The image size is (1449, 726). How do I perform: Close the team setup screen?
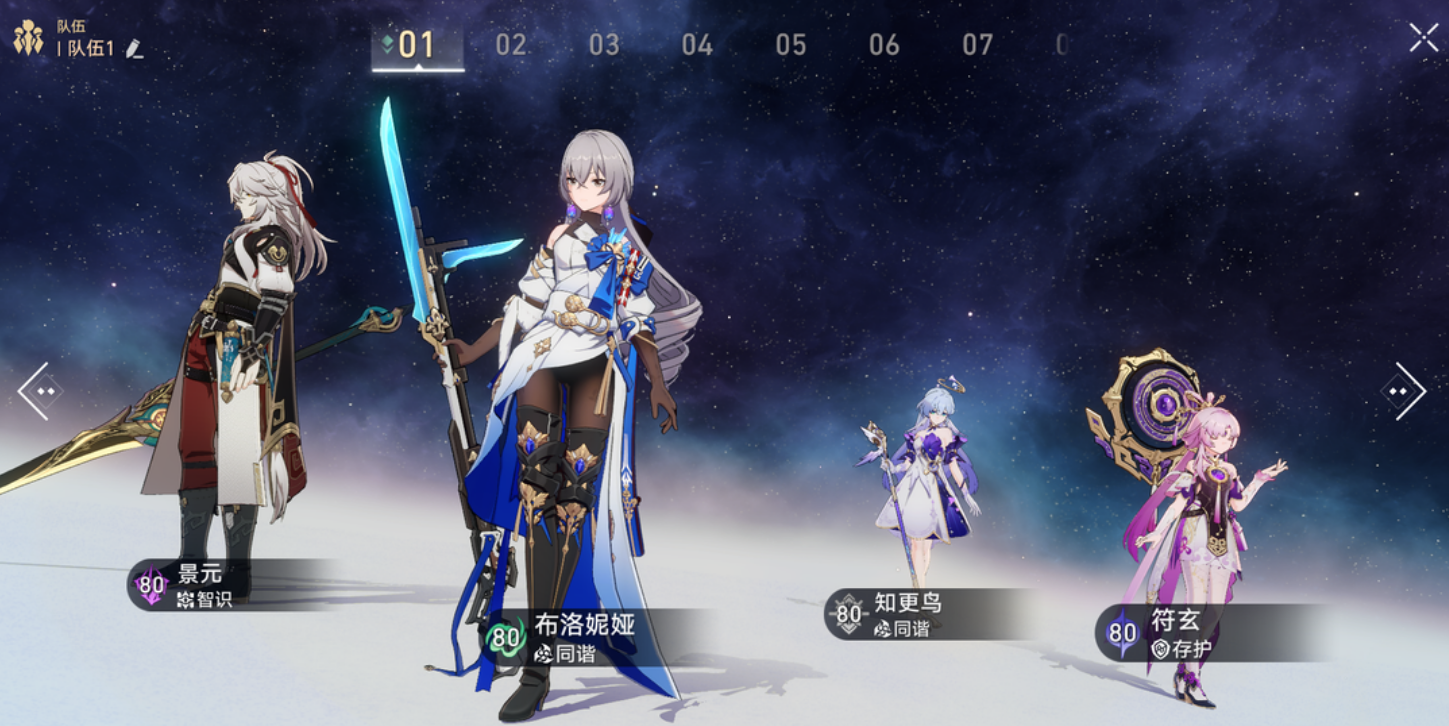coord(1423,38)
